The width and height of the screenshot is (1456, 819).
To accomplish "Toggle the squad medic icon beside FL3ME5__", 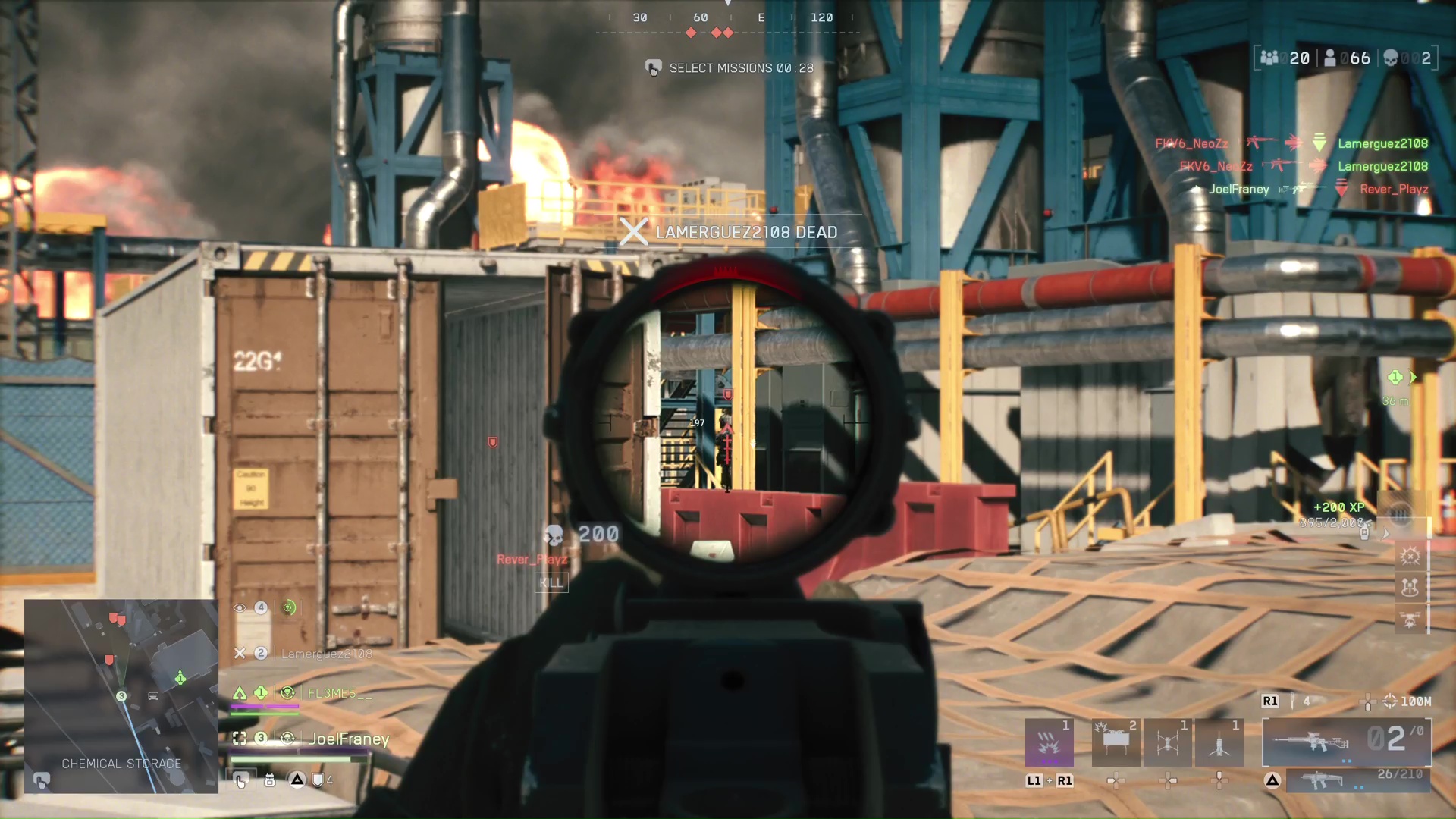I will tap(289, 692).
